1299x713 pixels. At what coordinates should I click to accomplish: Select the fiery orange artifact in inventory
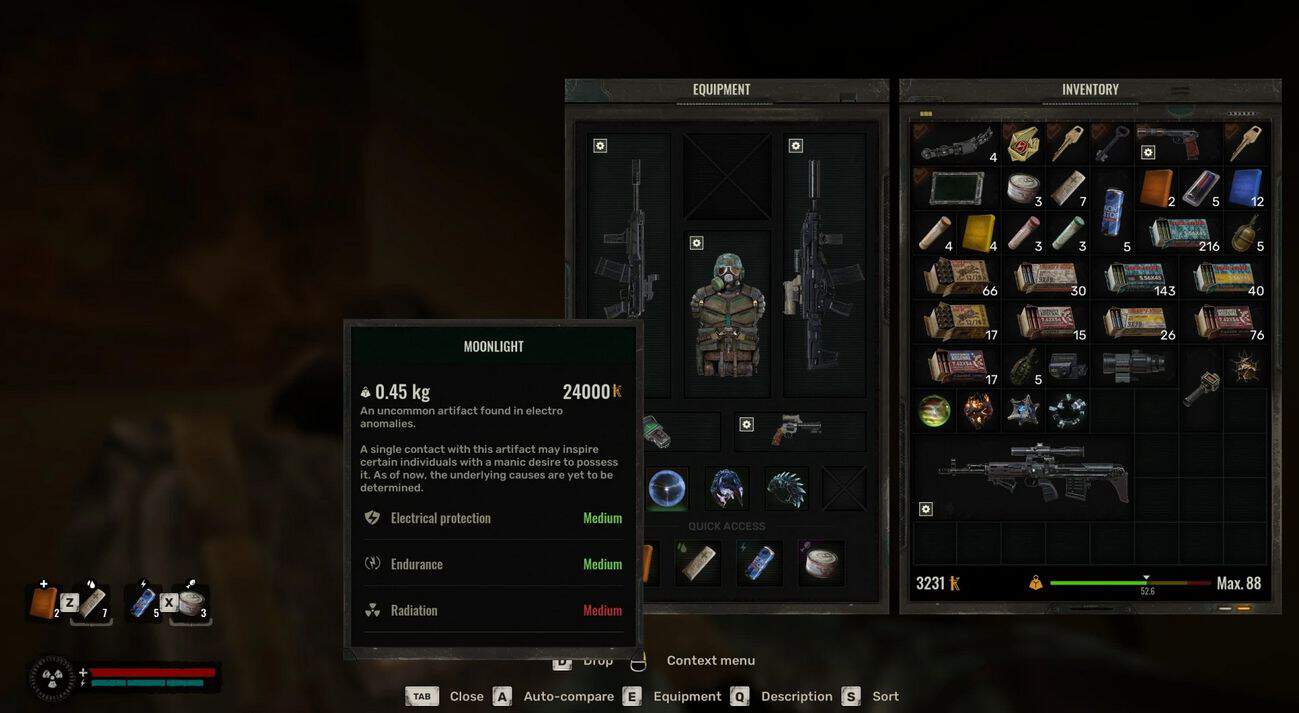point(978,410)
